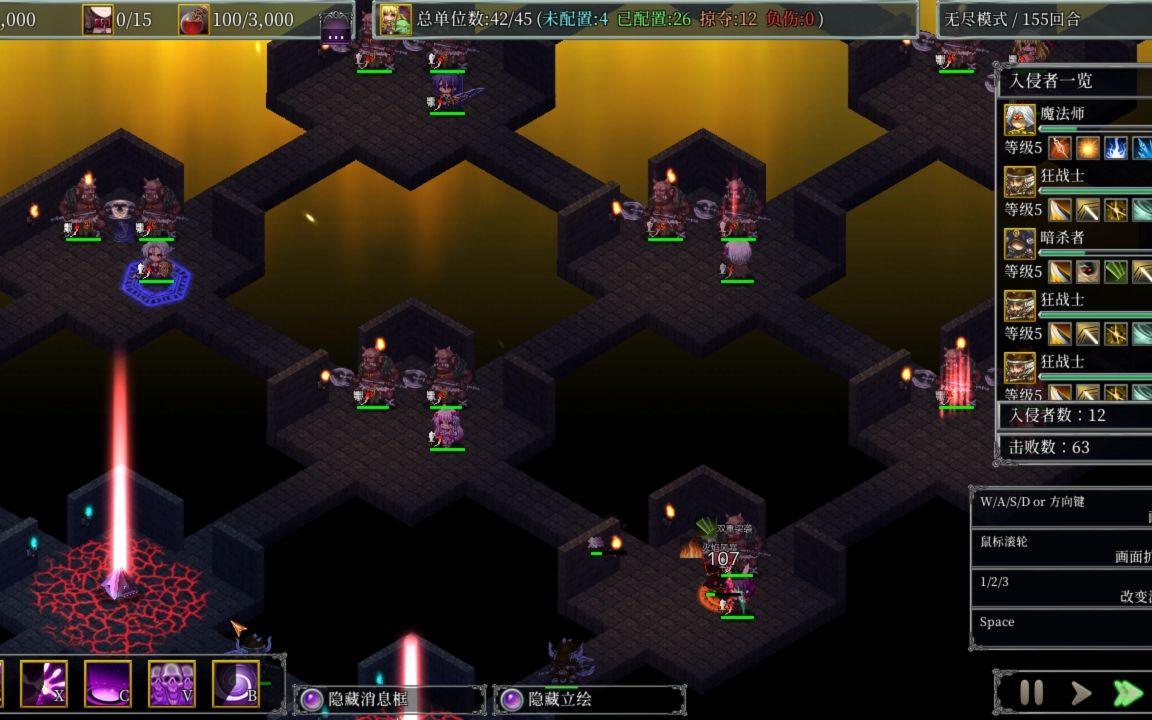
Task: Pause the battle
Action: (1031, 692)
